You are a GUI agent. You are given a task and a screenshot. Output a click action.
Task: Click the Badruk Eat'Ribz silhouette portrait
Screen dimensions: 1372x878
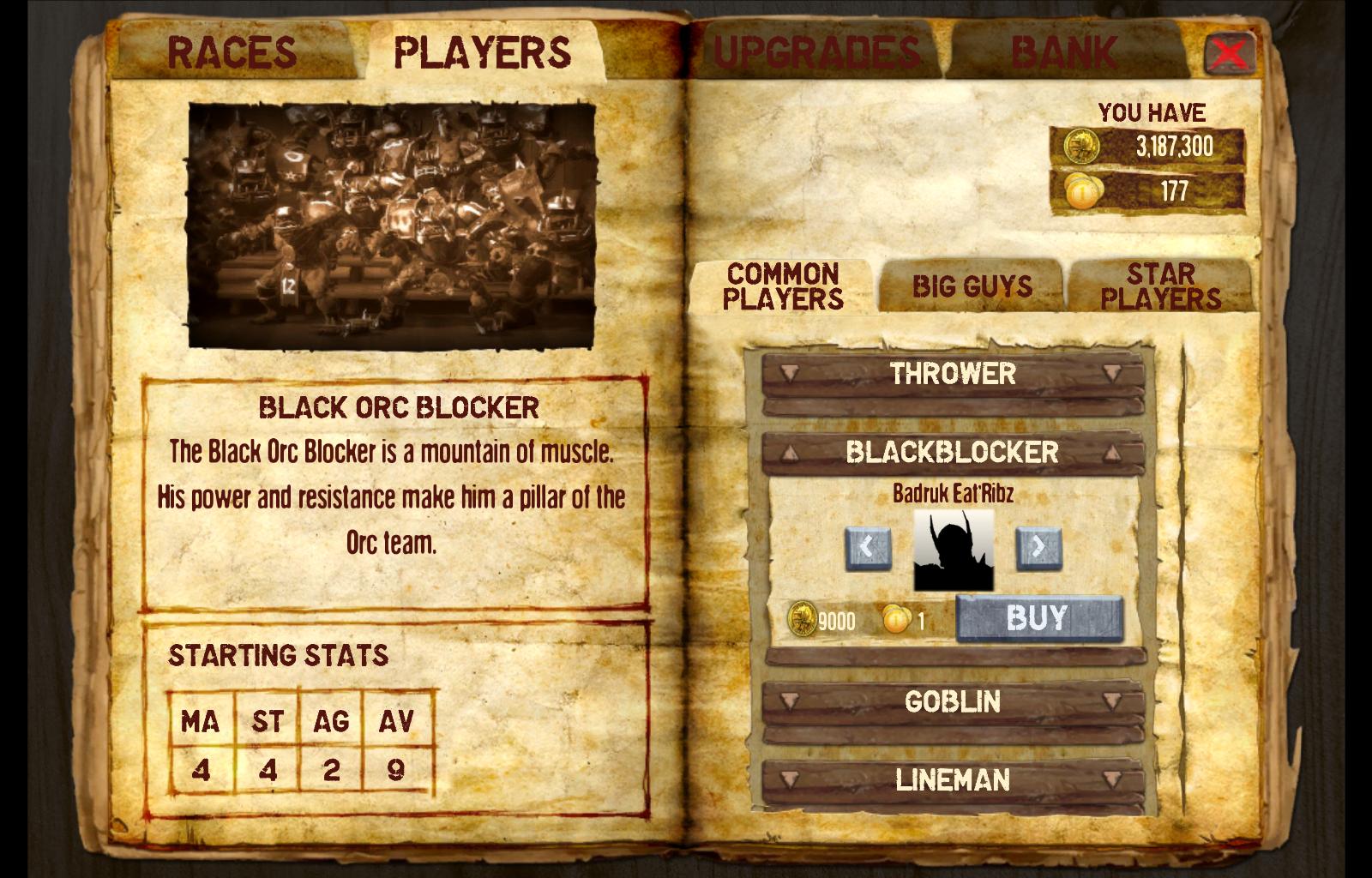point(953,550)
